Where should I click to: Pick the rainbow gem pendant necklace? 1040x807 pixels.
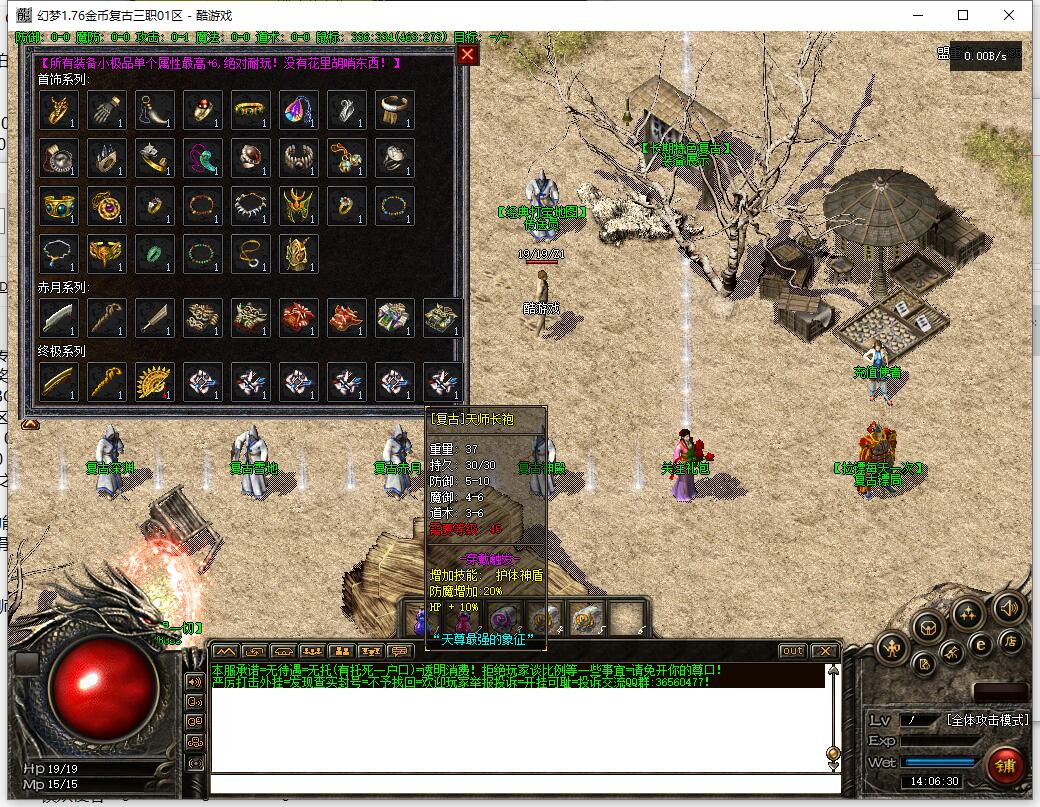coord(299,110)
